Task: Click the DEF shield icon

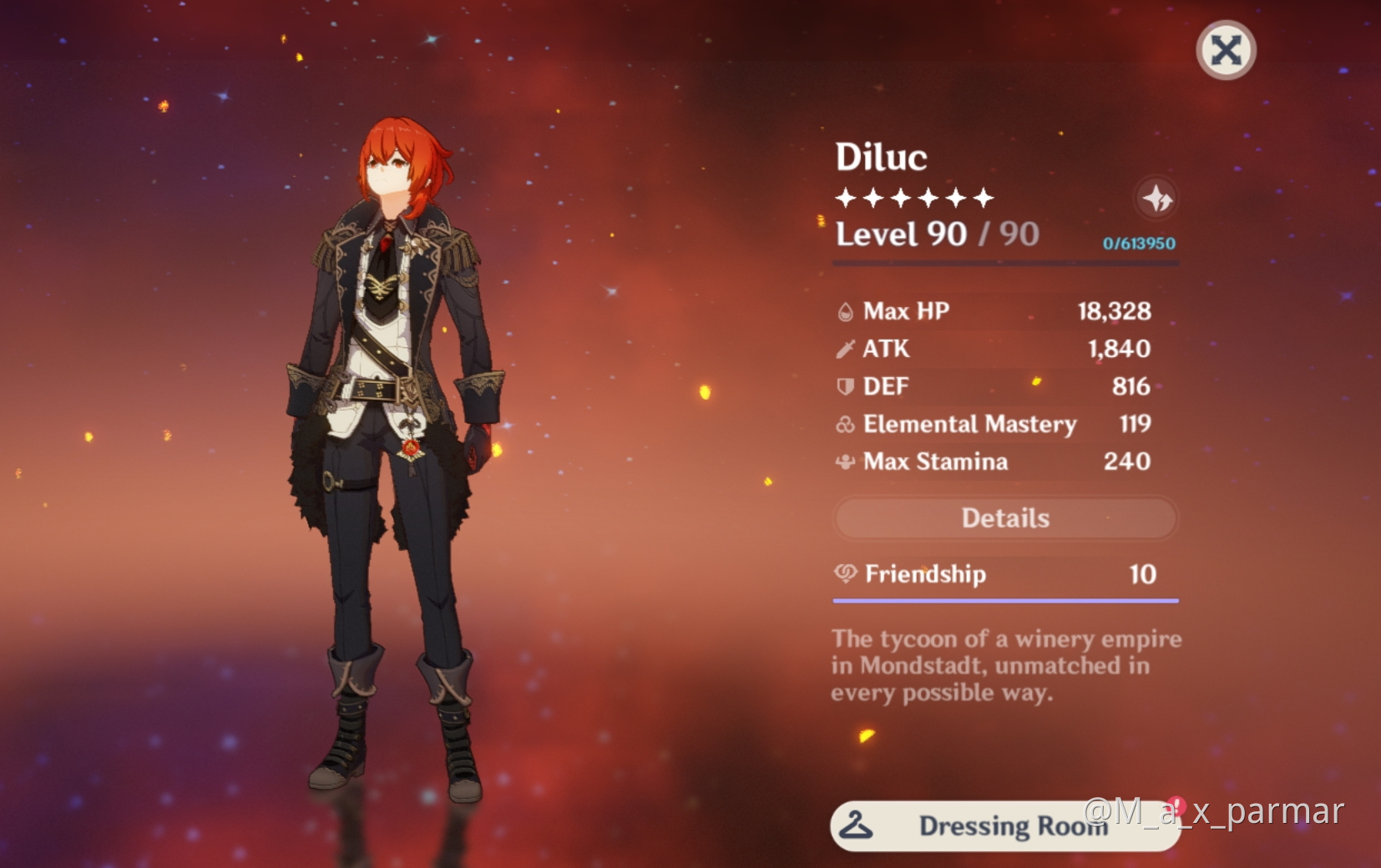Action: pos(846,386)
